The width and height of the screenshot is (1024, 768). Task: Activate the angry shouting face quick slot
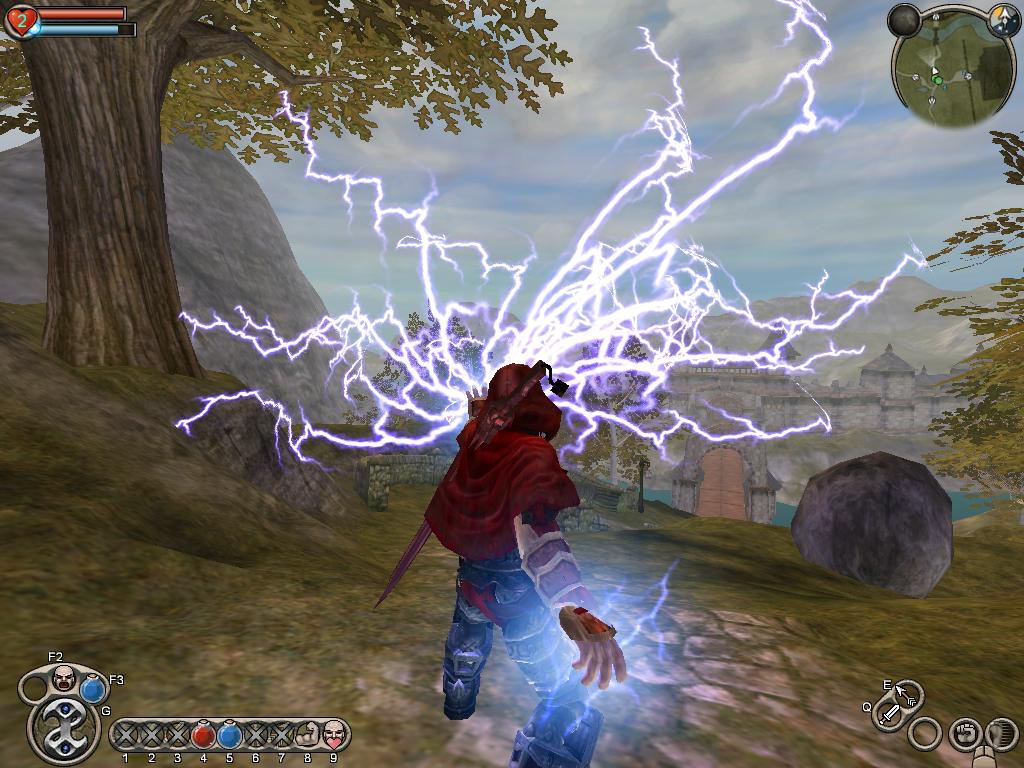click(x=64, y=678)
